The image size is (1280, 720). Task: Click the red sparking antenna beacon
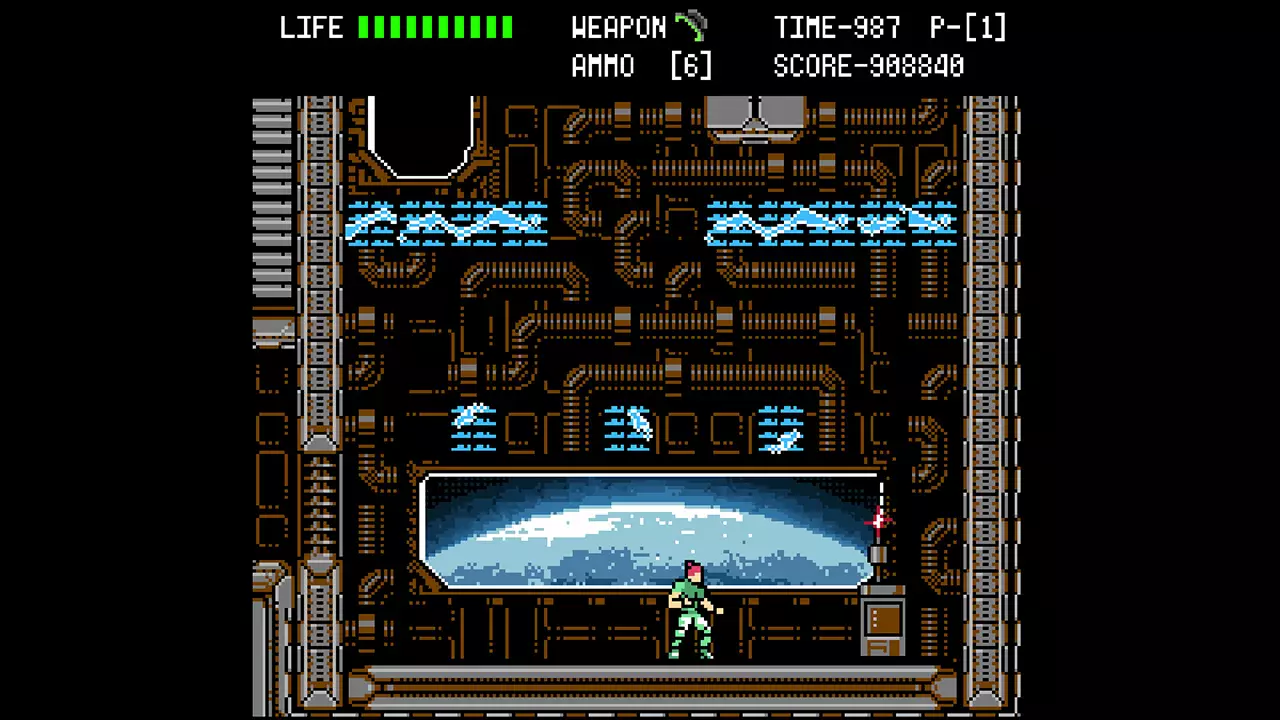(878, 518)
